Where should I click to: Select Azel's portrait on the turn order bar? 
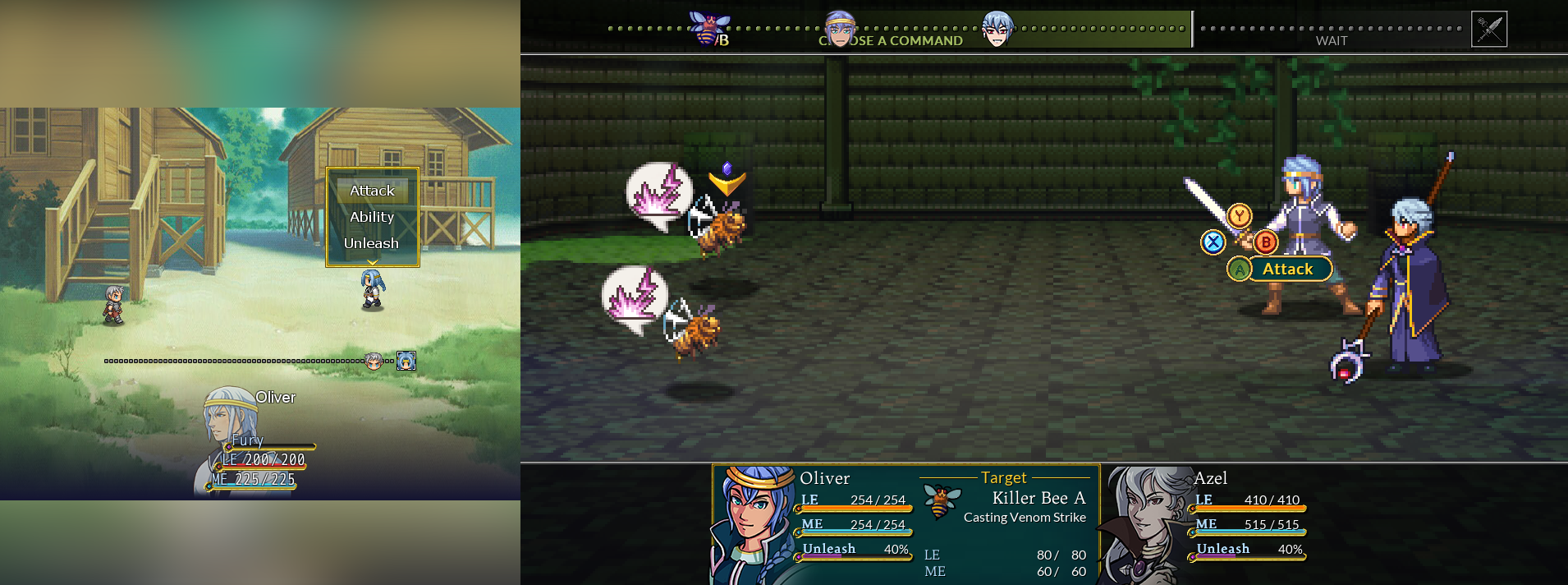[997, 29]
